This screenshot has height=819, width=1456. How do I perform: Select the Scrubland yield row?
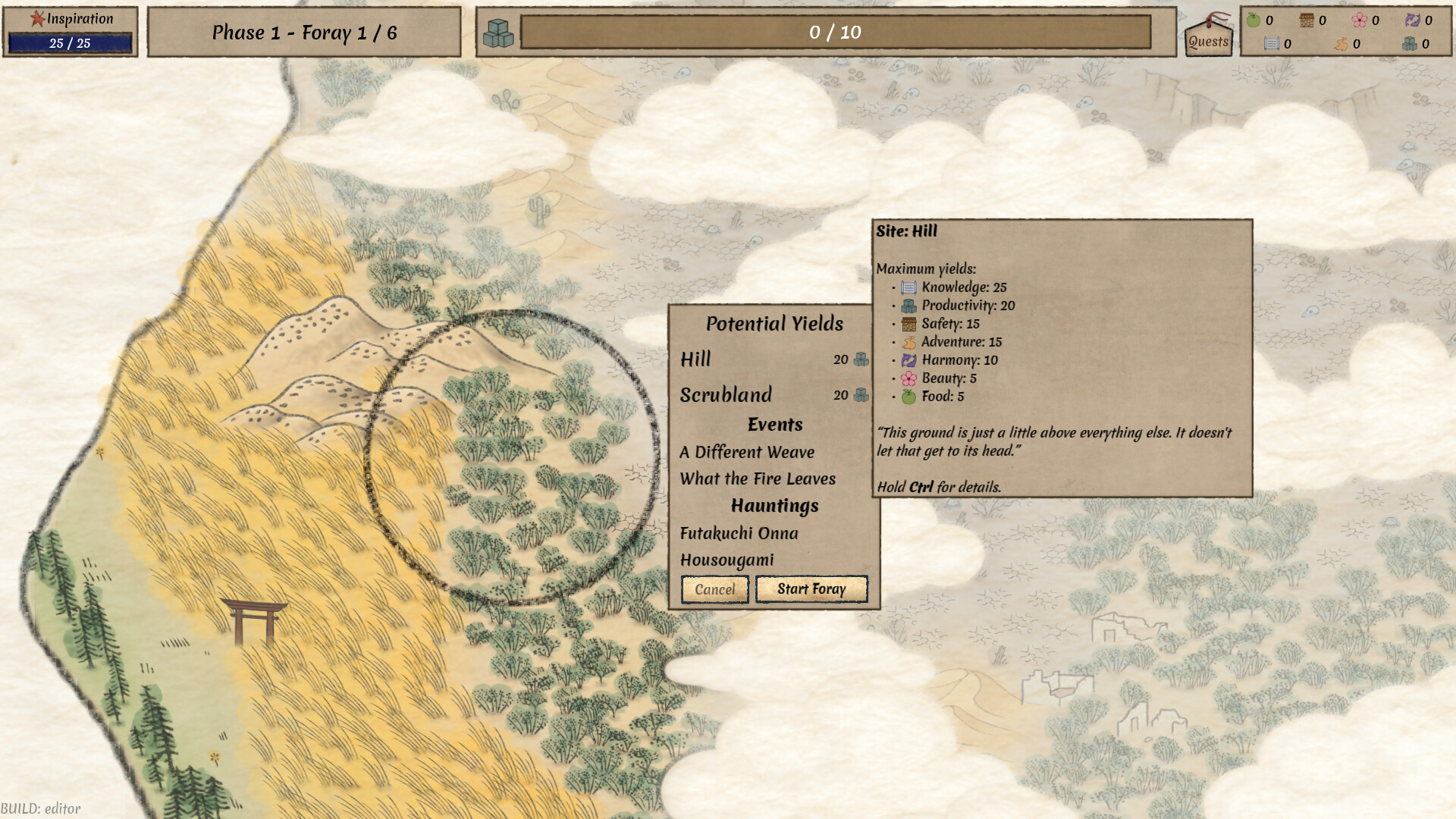(773, 395)
